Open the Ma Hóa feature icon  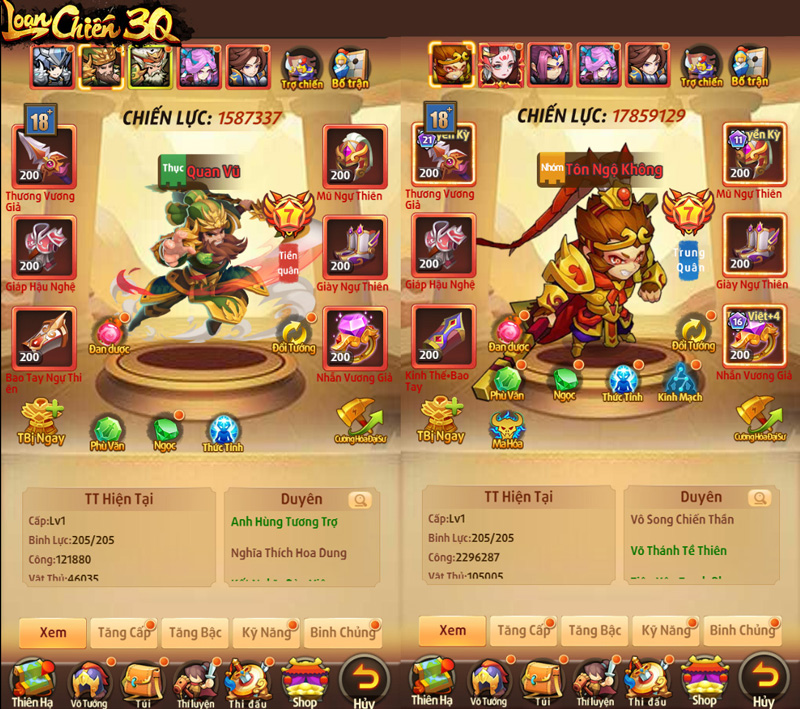tap(507, 428)
